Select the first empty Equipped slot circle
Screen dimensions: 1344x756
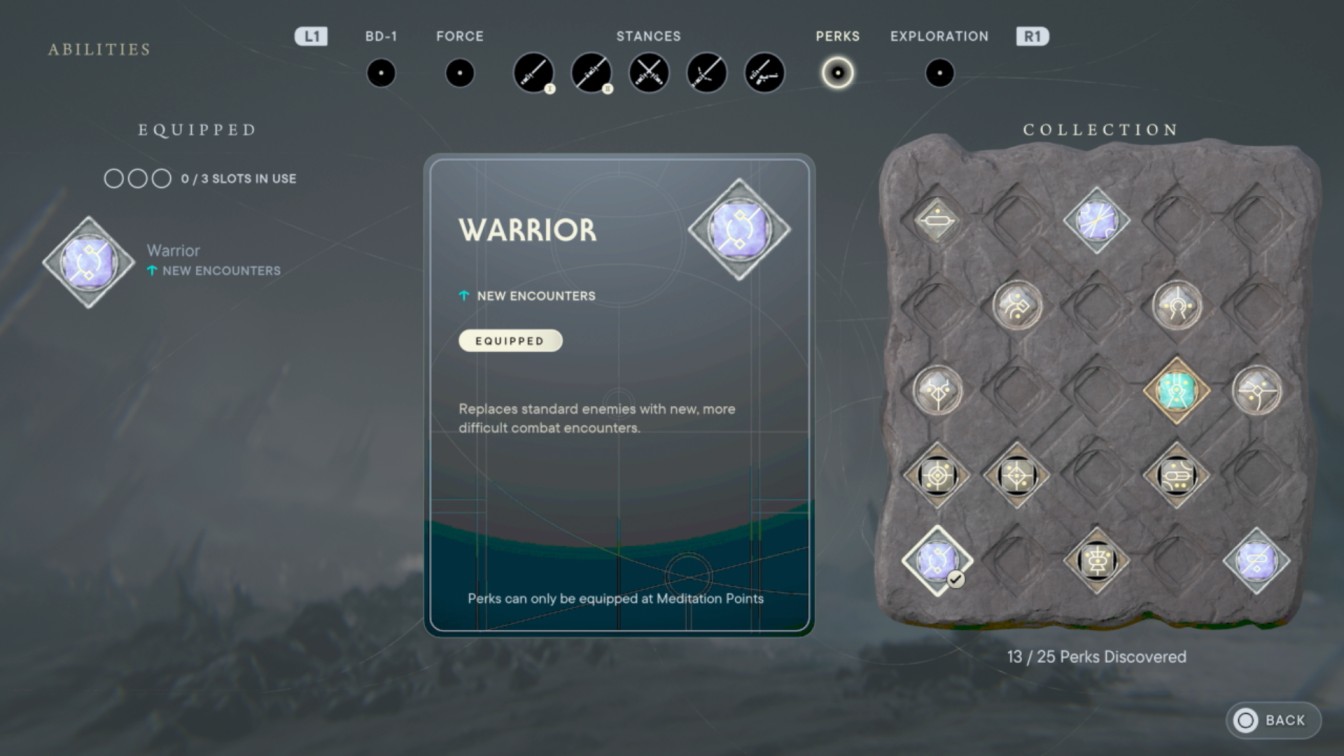[x=112, y=178]
